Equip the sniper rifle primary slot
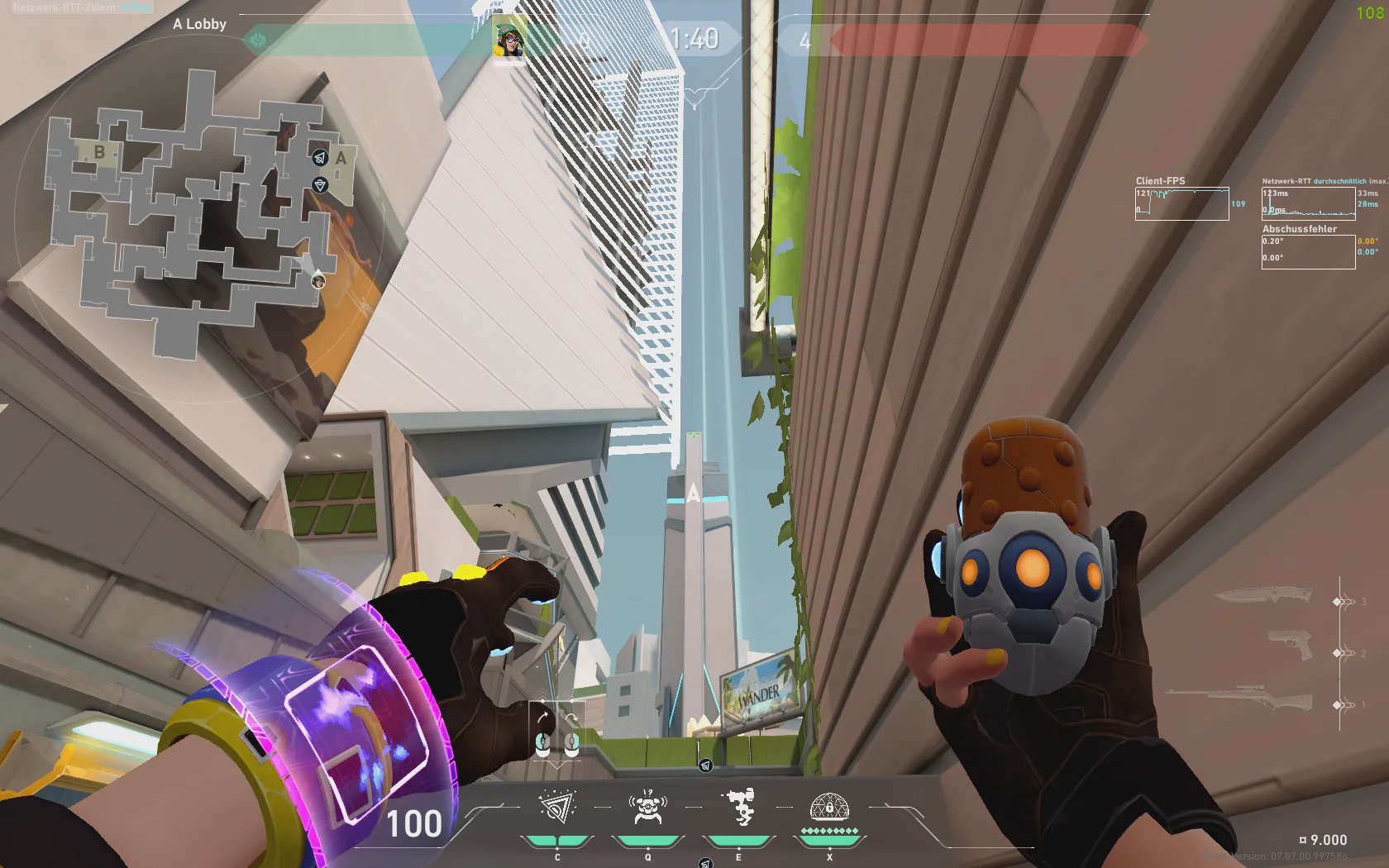 (x=1240, y=699)
